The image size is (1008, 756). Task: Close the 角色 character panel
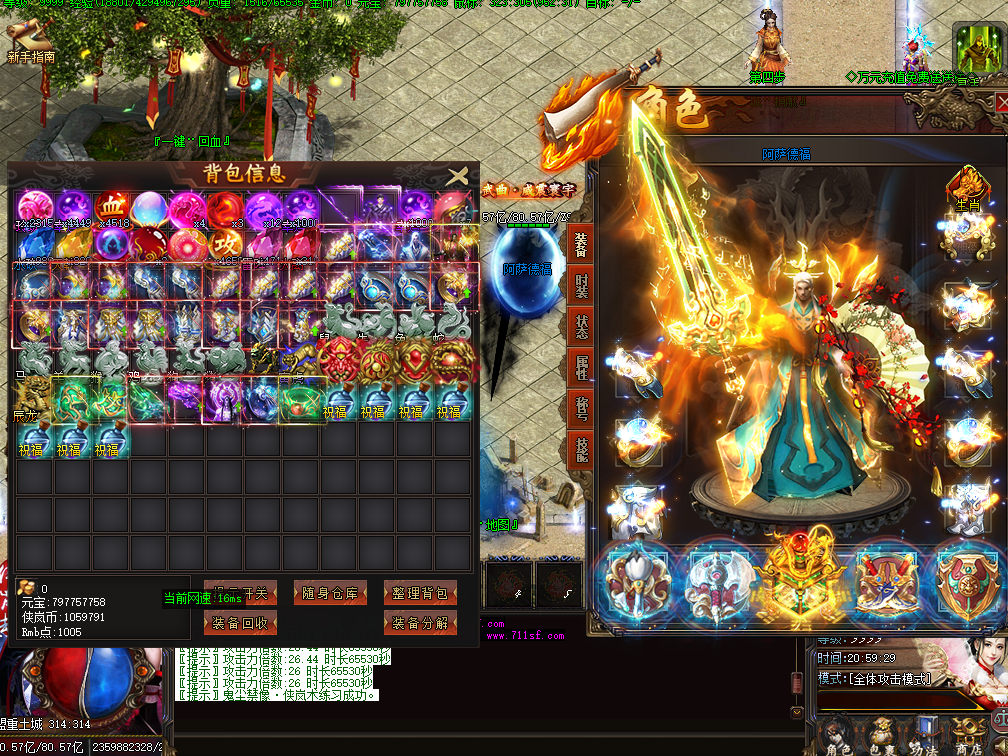point(1001,103)
